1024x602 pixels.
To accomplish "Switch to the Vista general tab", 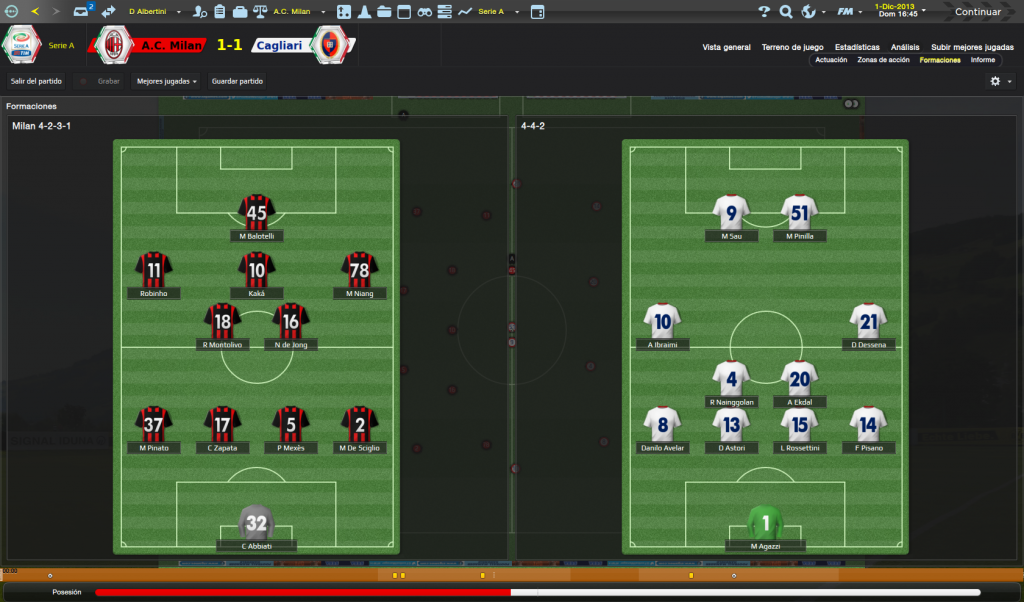I will (726, 47).
